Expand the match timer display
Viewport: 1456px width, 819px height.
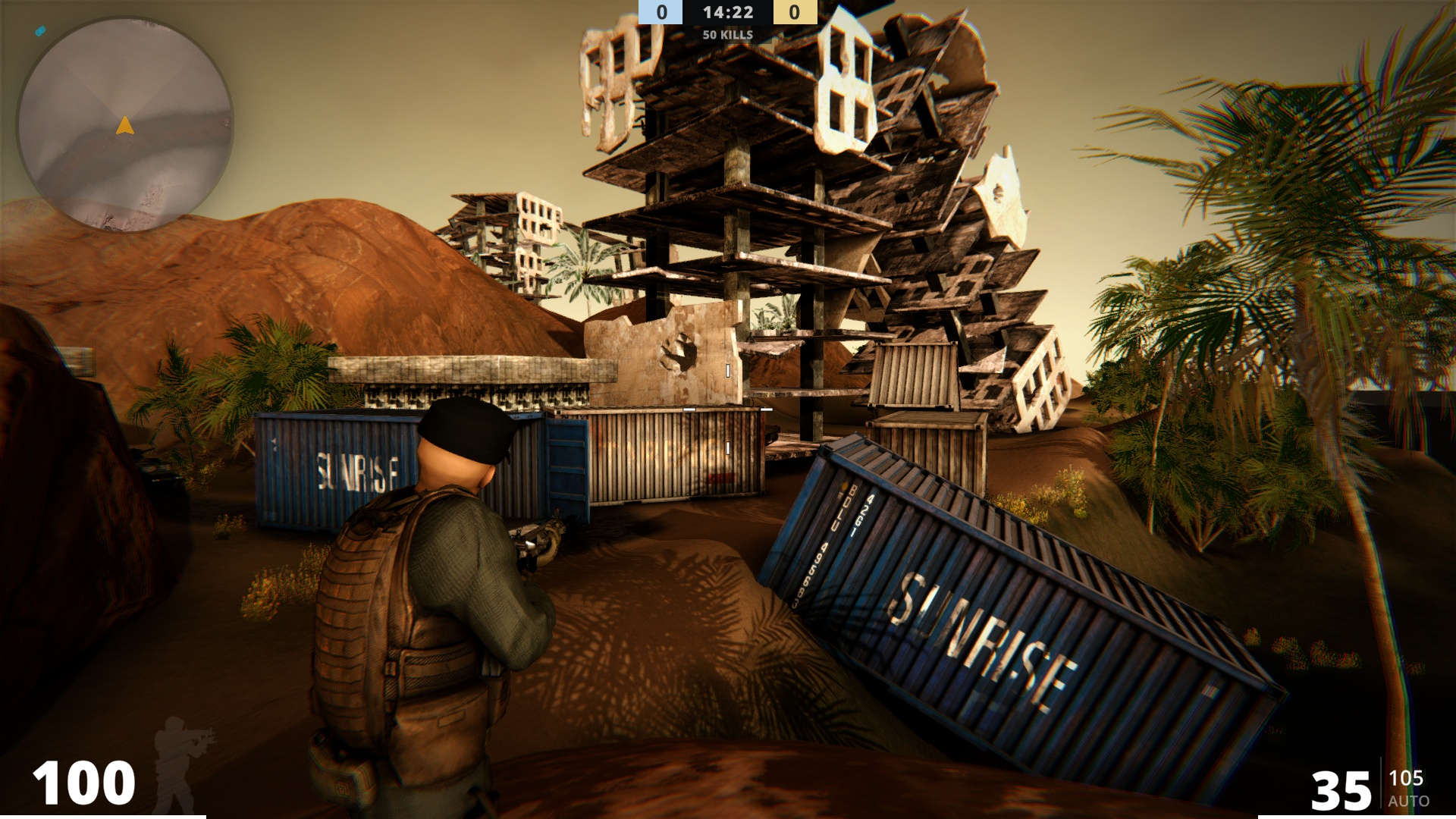728,12
